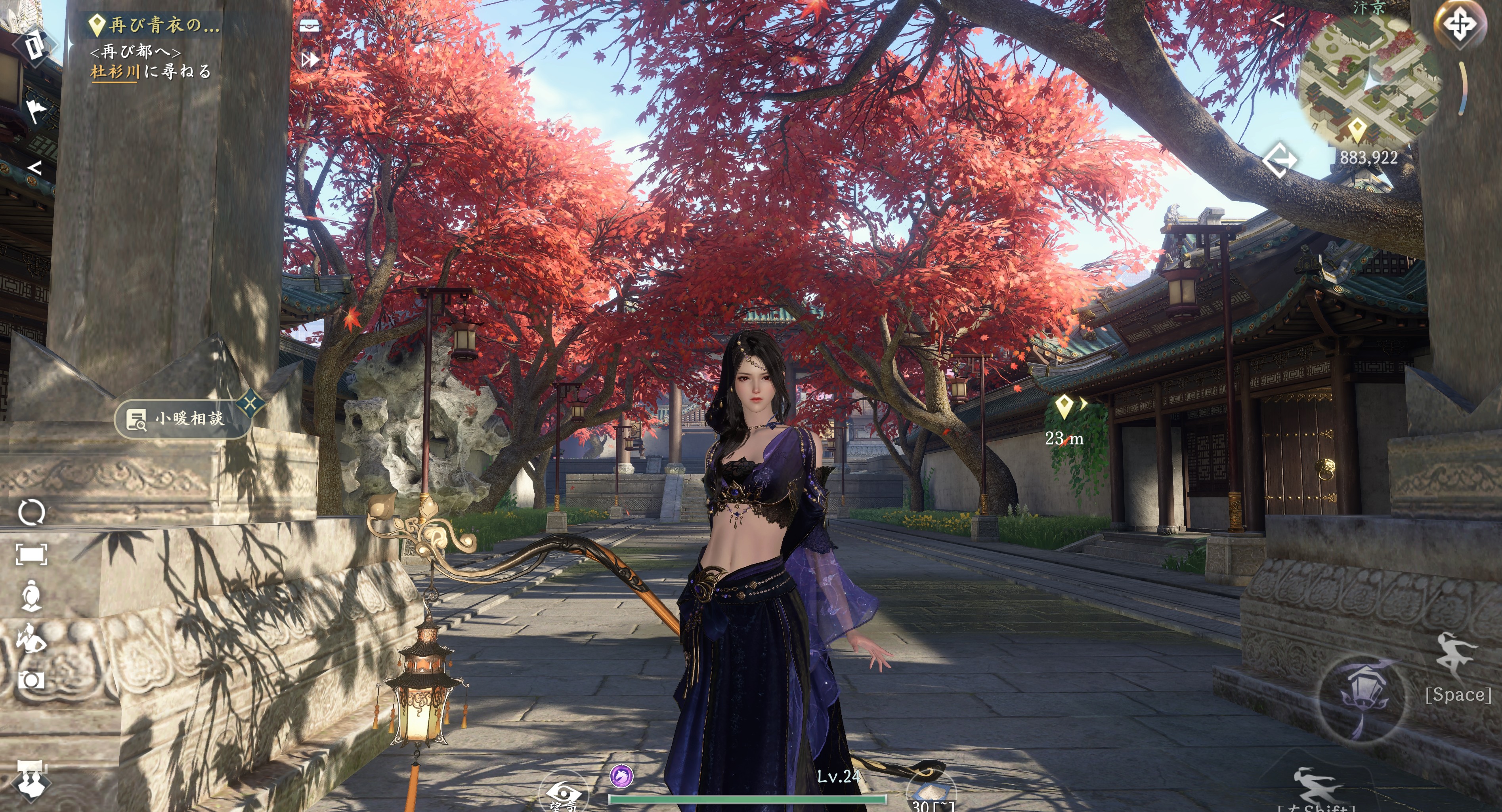Viewport: 1502px width, 812px height.
Task: Select the 小暖相談 consultation button
Action: [x=183, y=419]
